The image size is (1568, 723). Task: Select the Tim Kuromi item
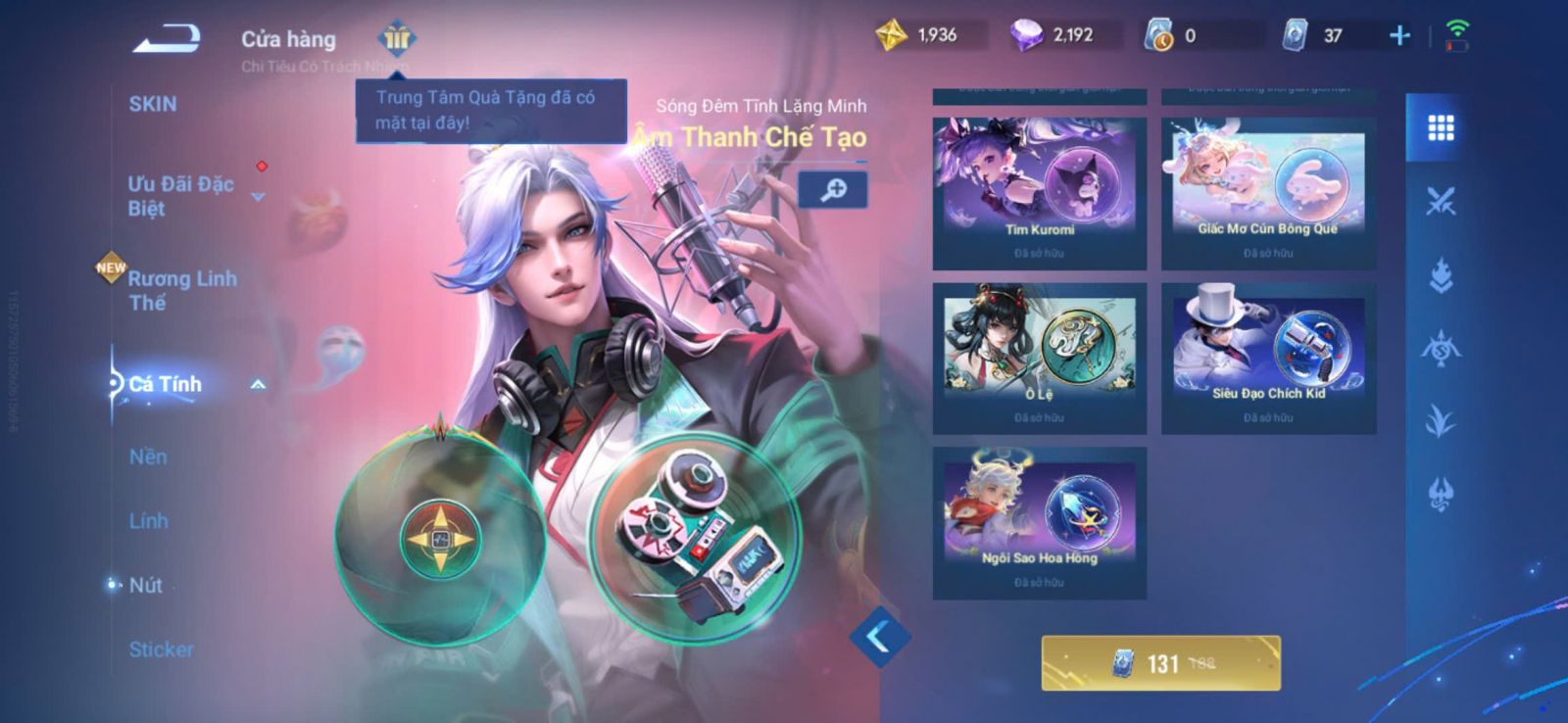click(x=1039, y=193)
